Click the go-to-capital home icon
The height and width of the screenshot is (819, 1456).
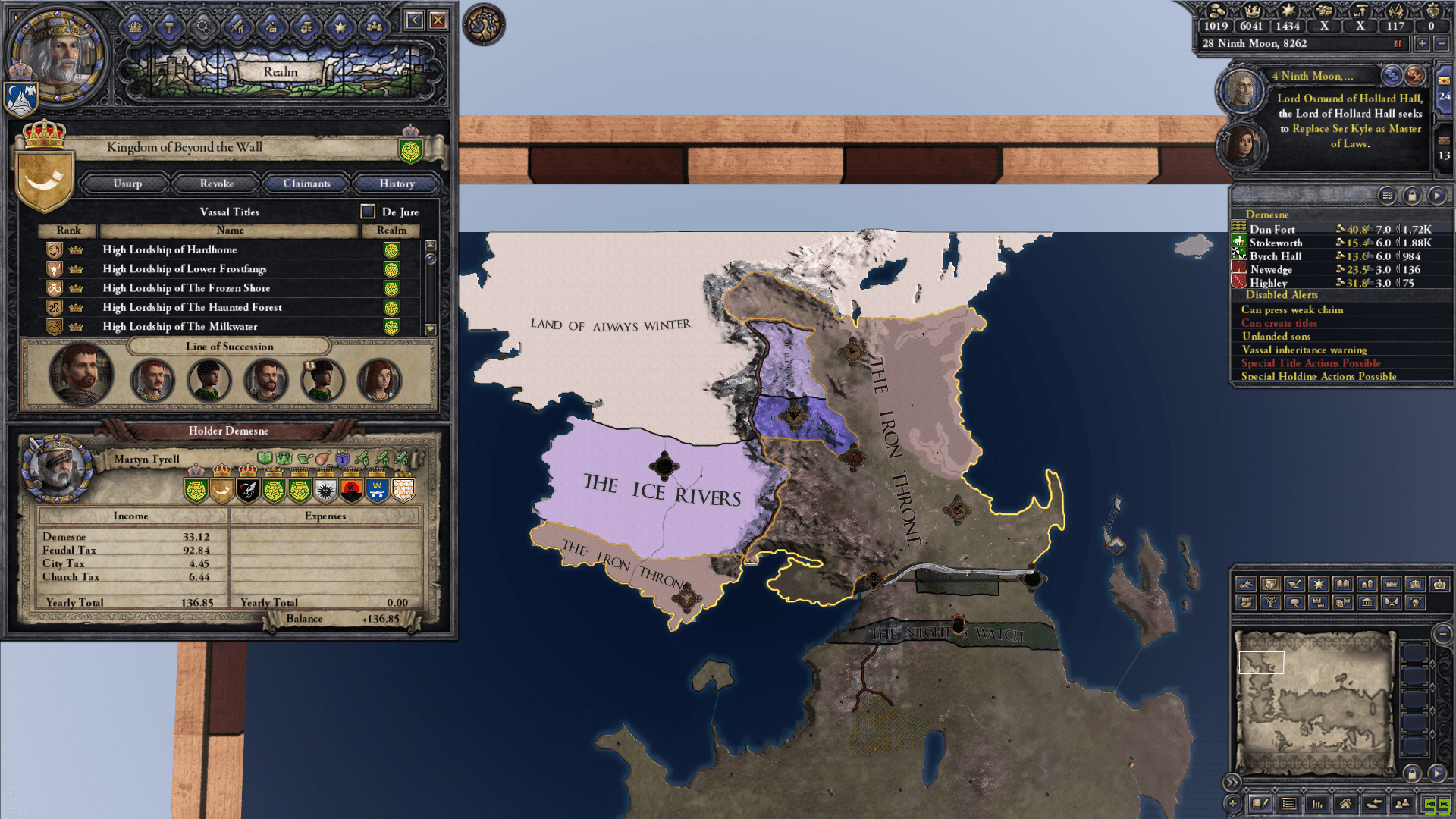(x=1346, y=803)
